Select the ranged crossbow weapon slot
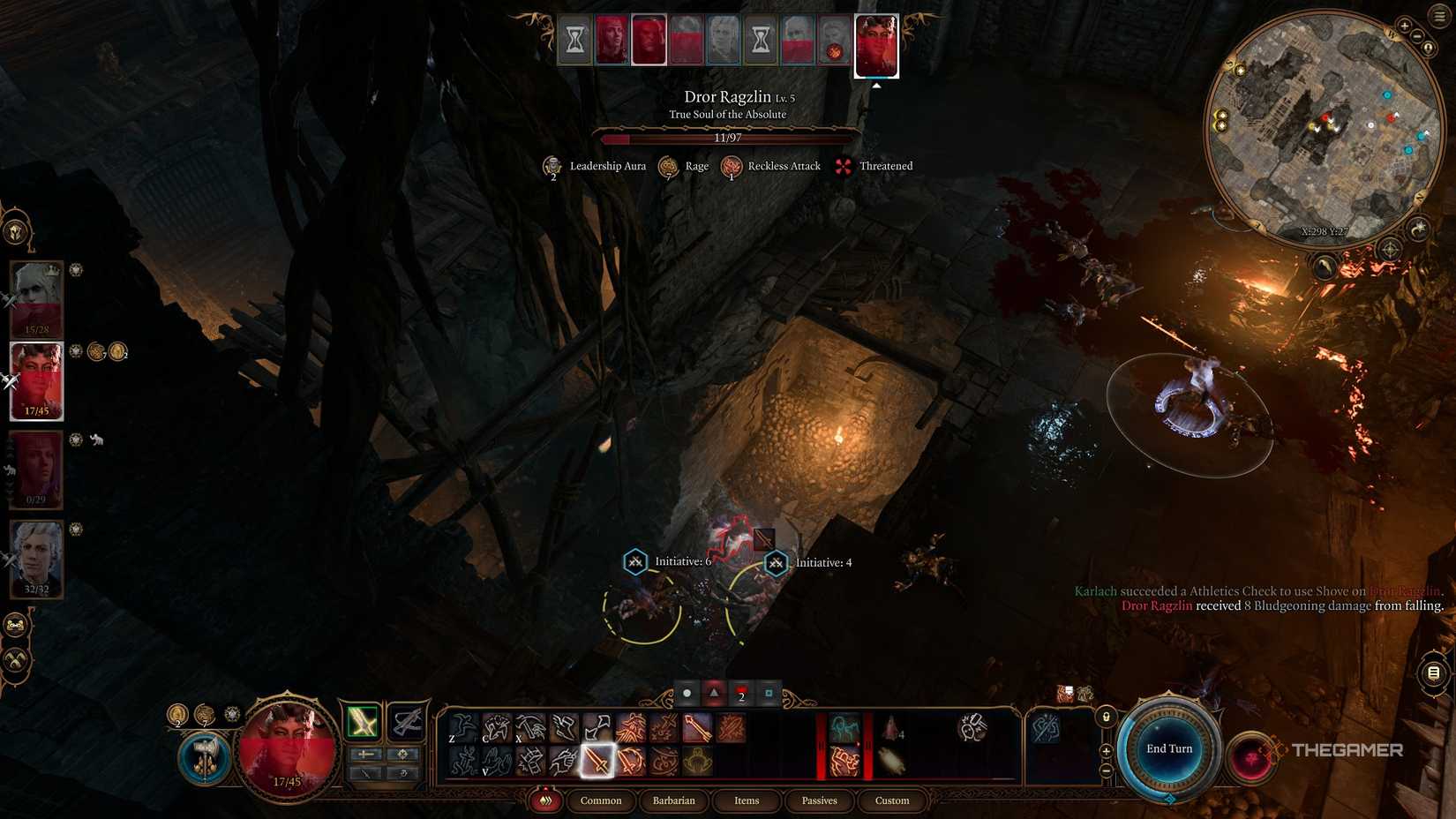This screenshot has height=819, width=1456. (409, 722)
